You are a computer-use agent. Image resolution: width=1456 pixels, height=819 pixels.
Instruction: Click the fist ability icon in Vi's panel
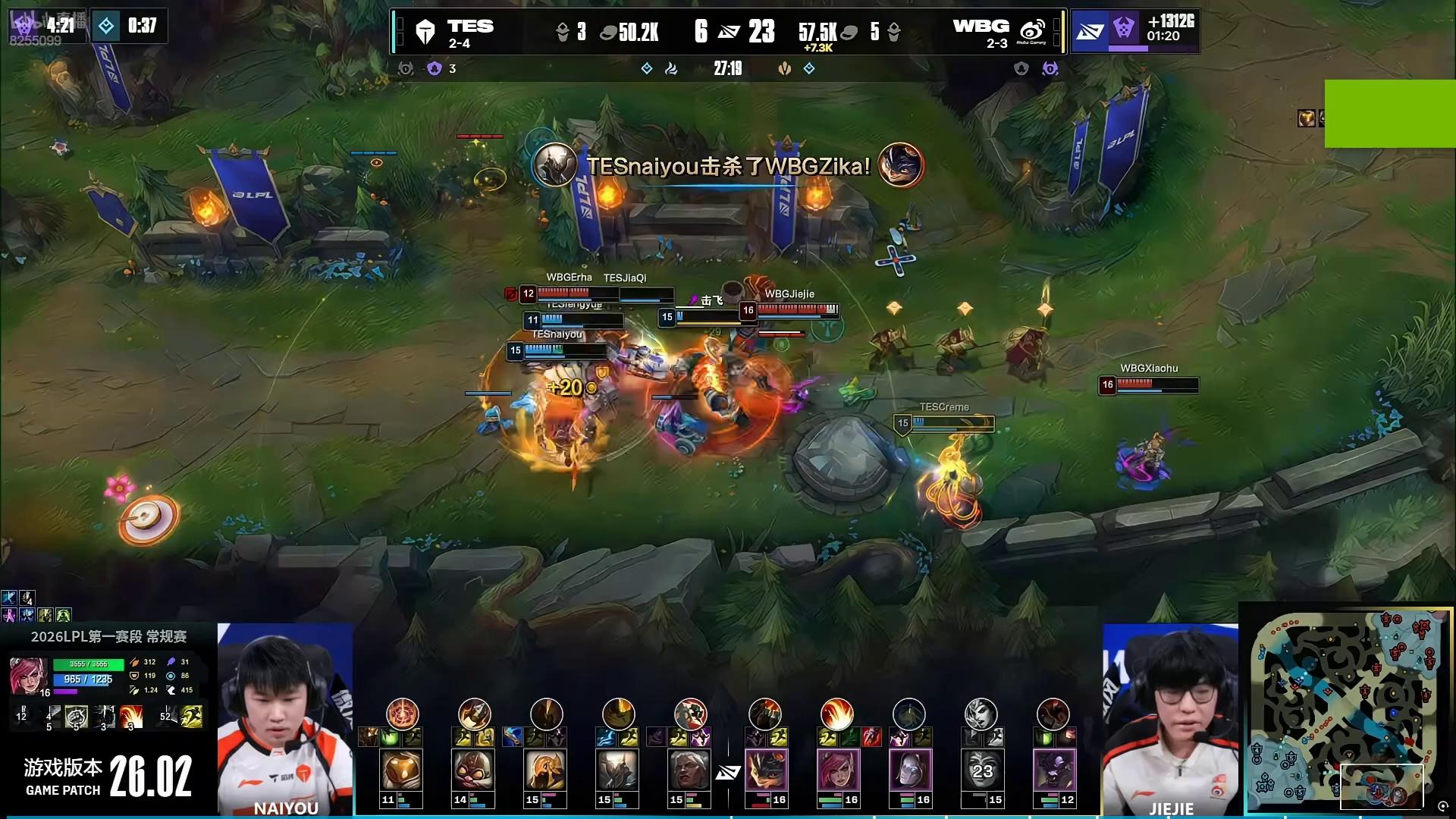77,716
